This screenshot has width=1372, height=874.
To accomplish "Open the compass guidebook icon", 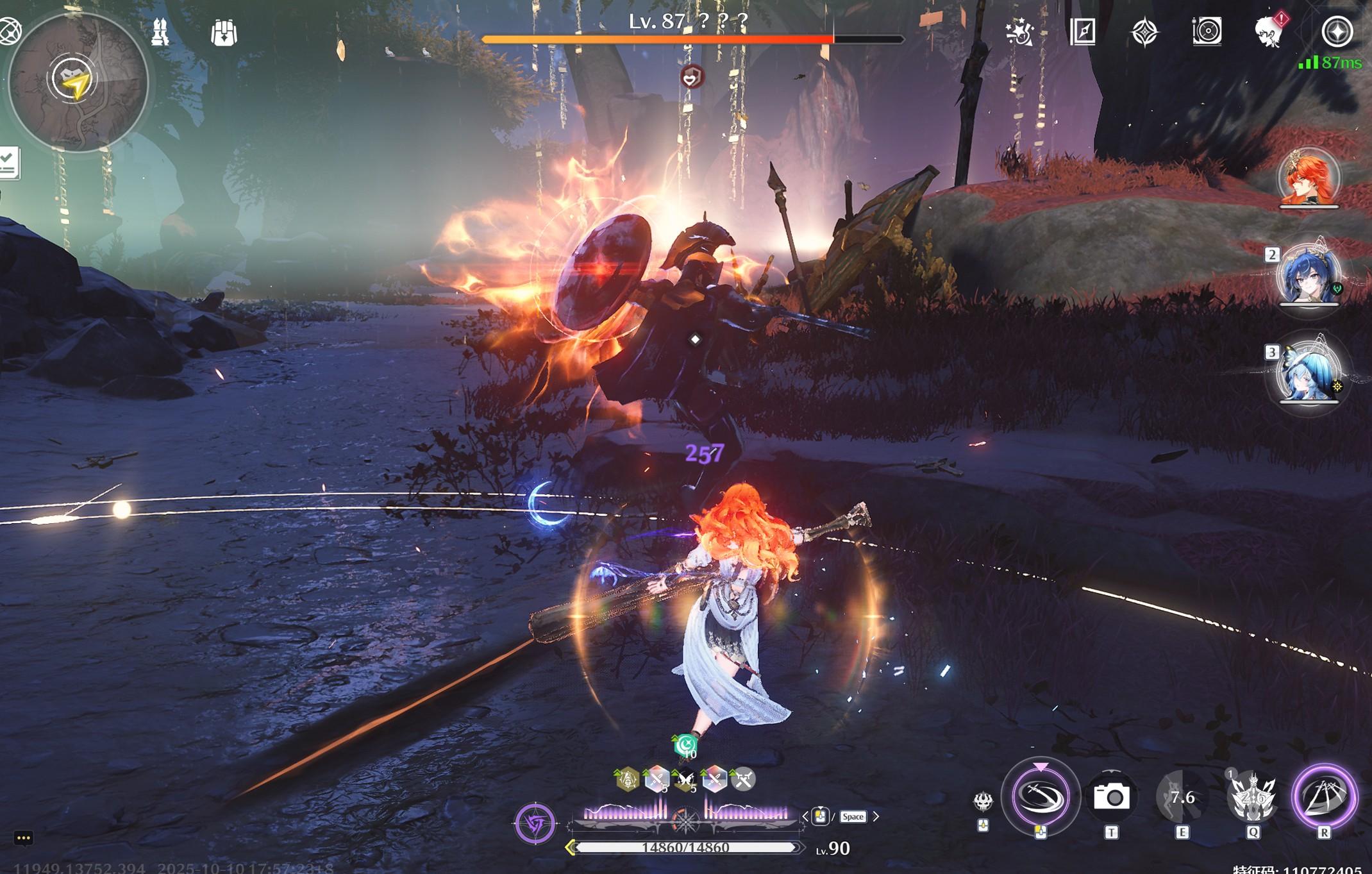I will (x=1083, y=31).
